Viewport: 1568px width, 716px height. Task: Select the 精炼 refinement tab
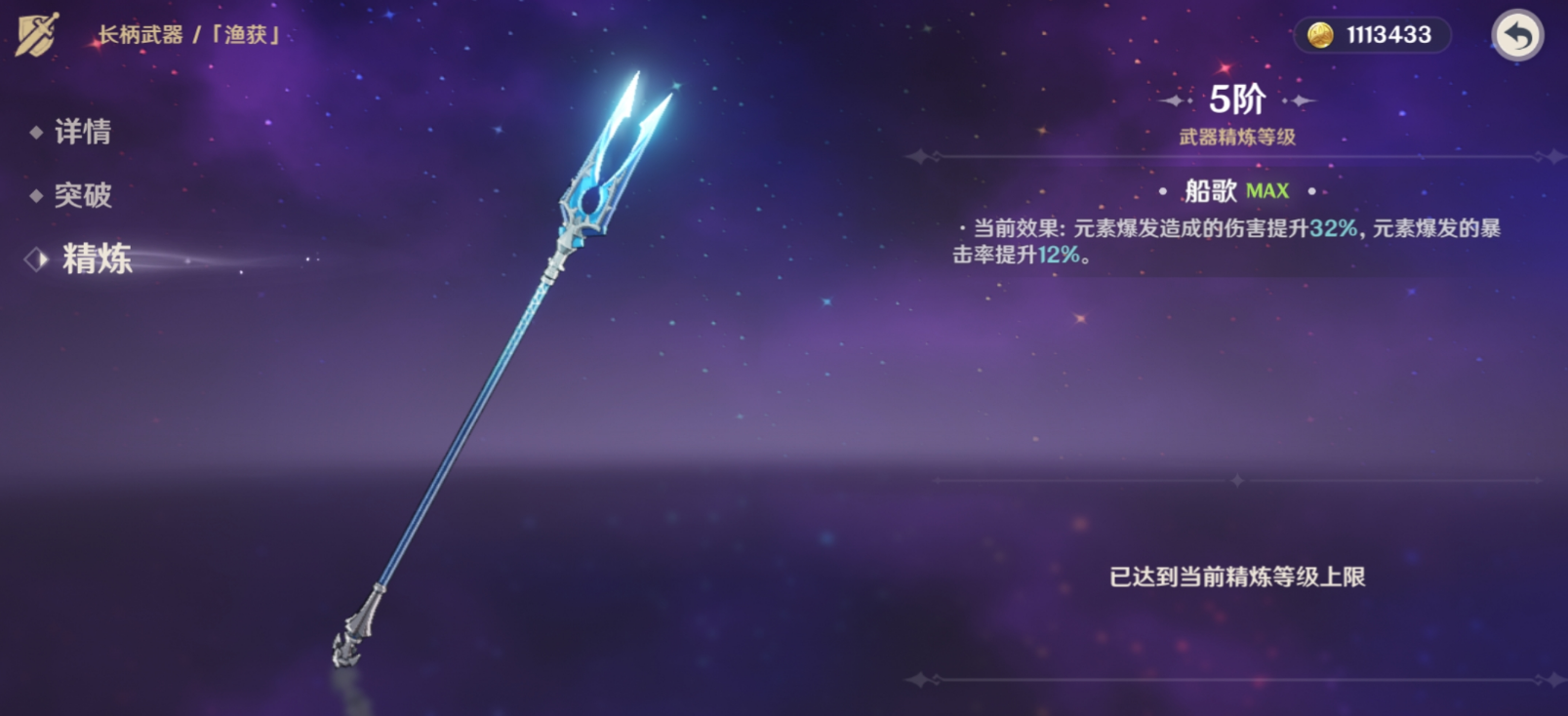coord(96,259)
